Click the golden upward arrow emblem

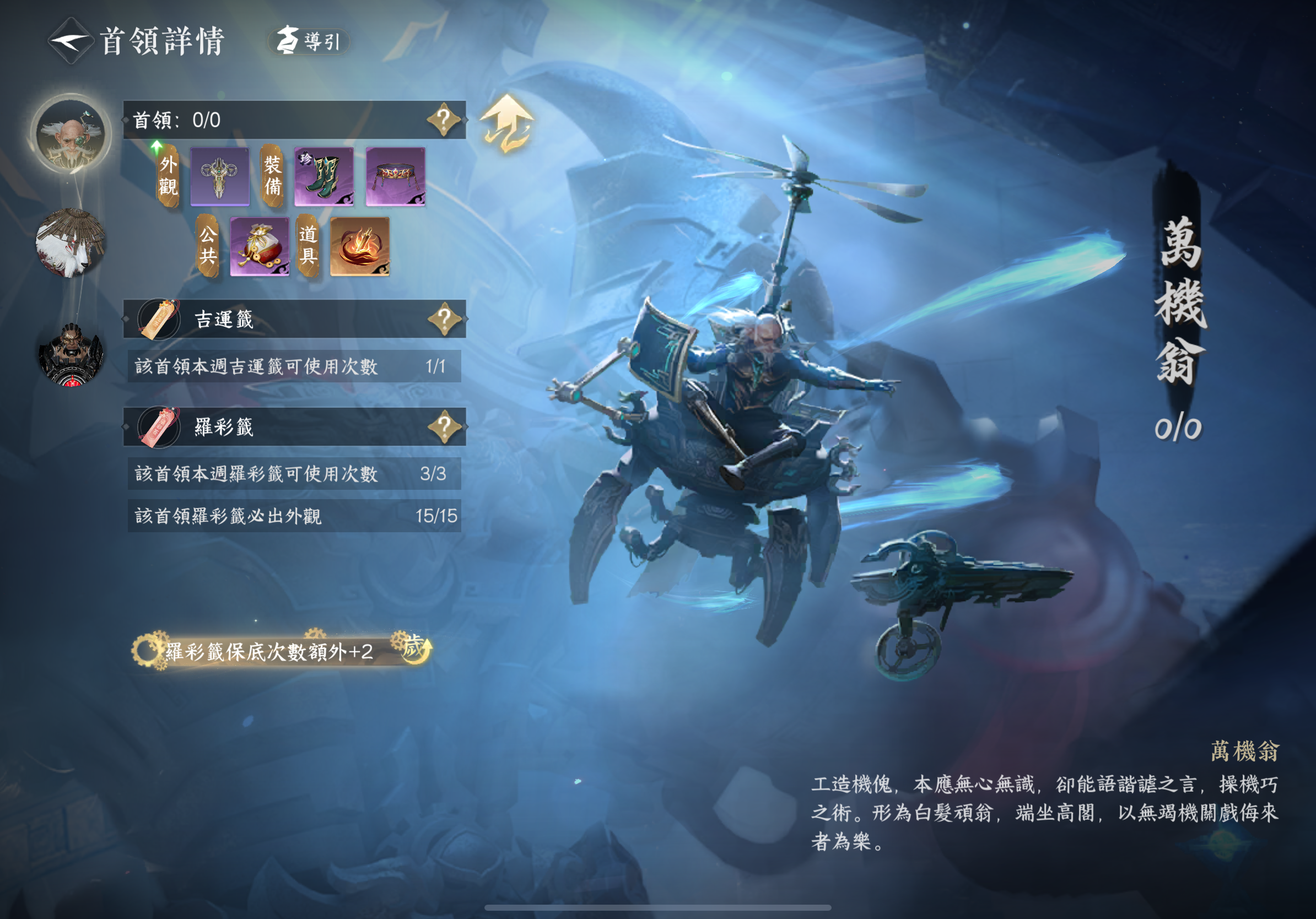coord(506,125)
